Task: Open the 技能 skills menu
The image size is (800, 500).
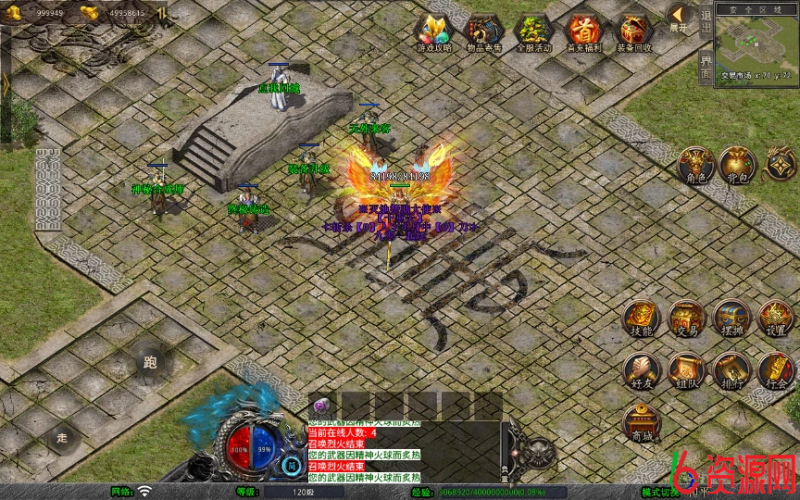Action: (642, 318)
